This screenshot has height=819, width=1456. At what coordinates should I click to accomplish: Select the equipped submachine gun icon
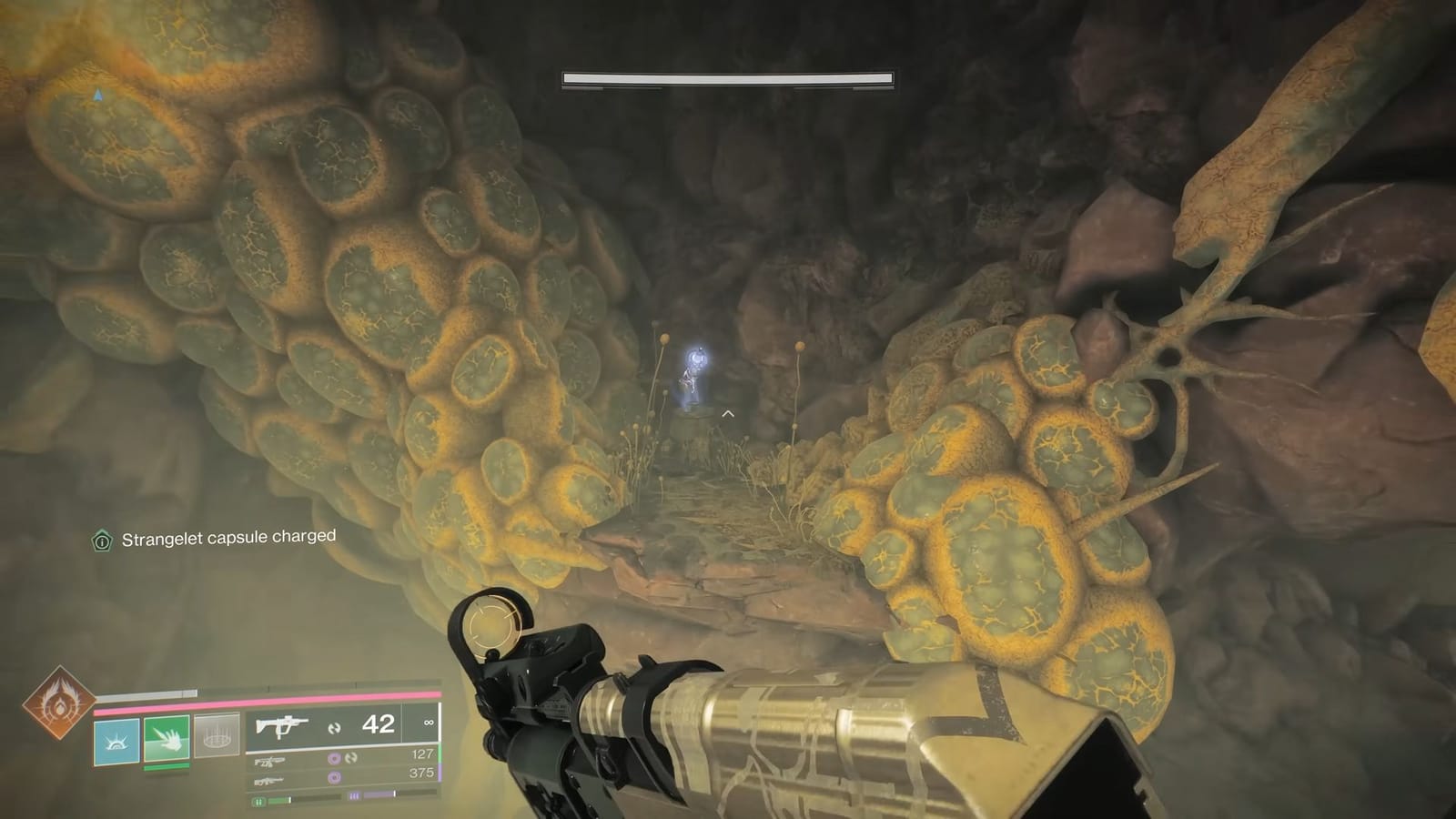click(281, 727)
